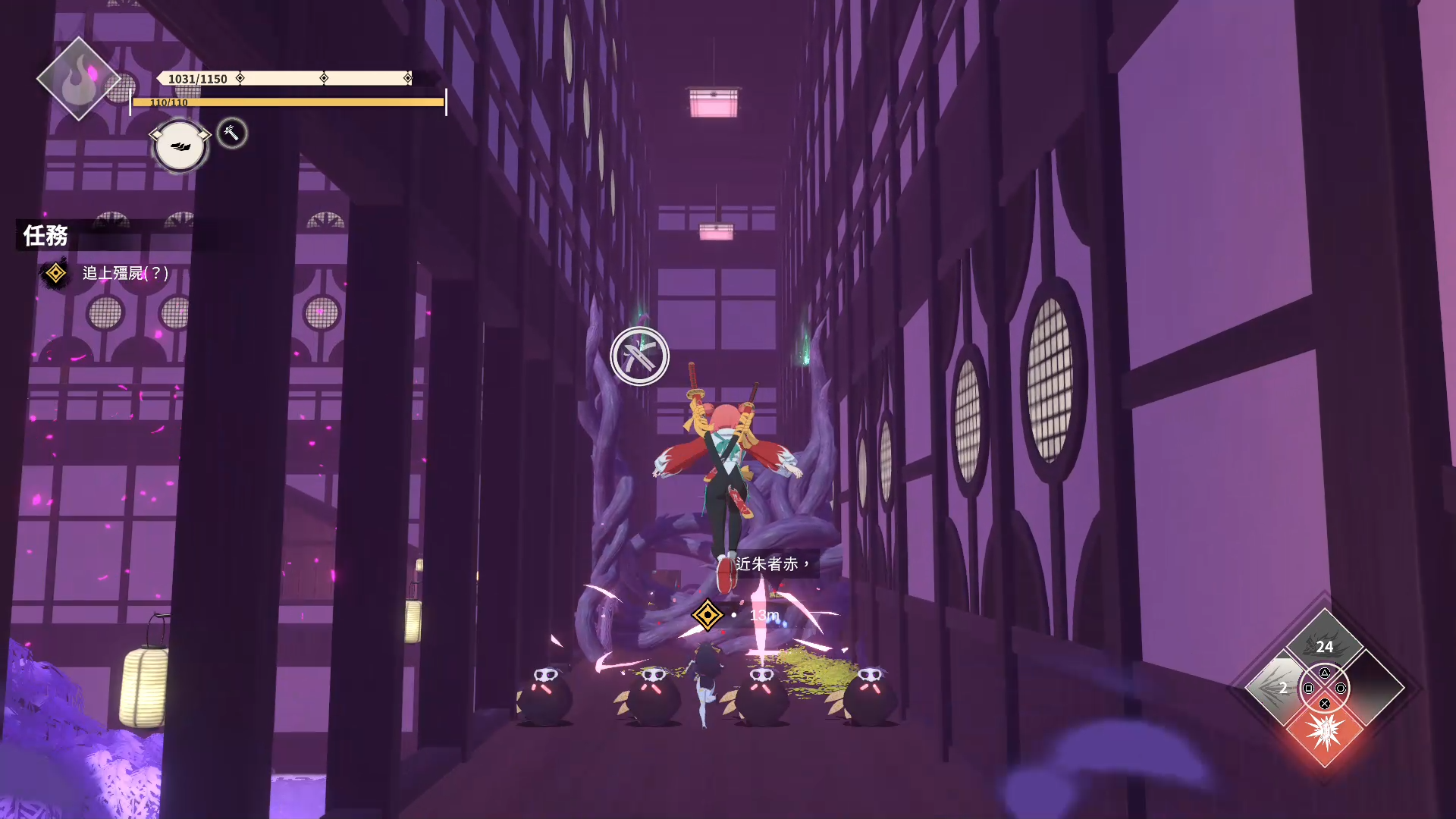1456x819 pixels.
Task: Open the 任務 quest tracker header
Action: click(45, 236)
